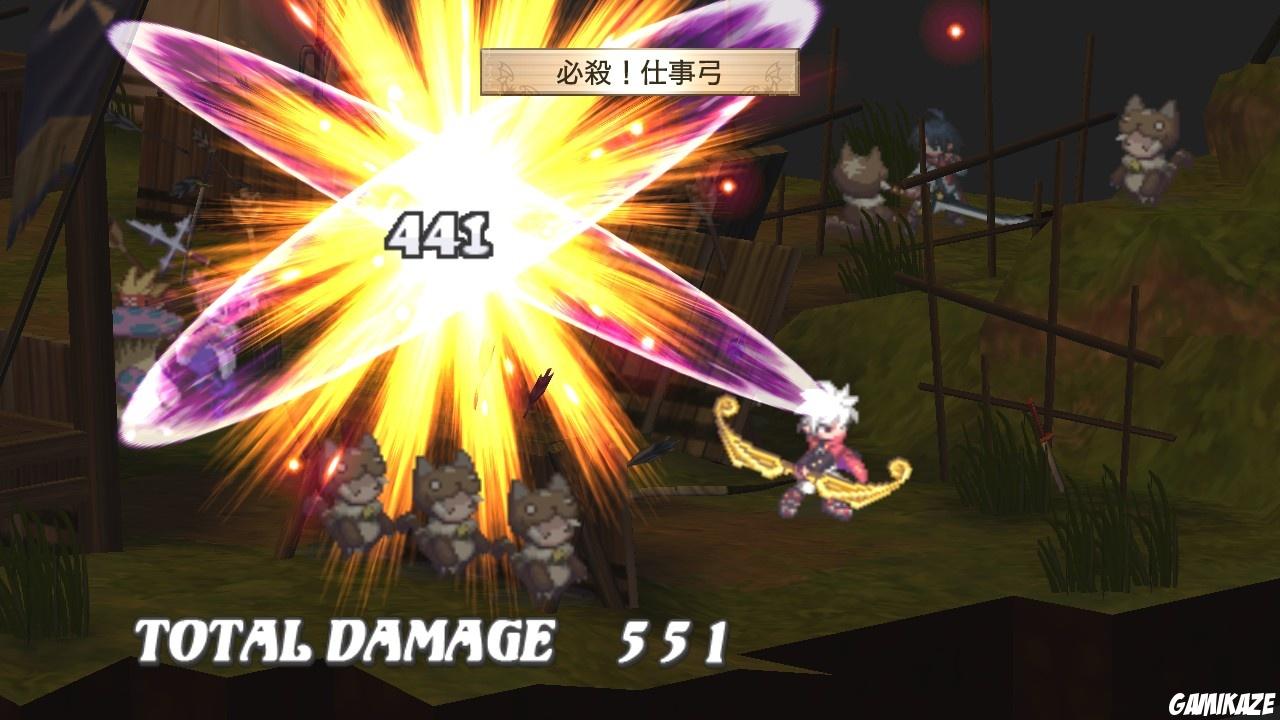Image resolution: width=1280 pixels, height=720 pixels.
Task: Click the red orb above the explosion center
Action: tap(730, 185)
